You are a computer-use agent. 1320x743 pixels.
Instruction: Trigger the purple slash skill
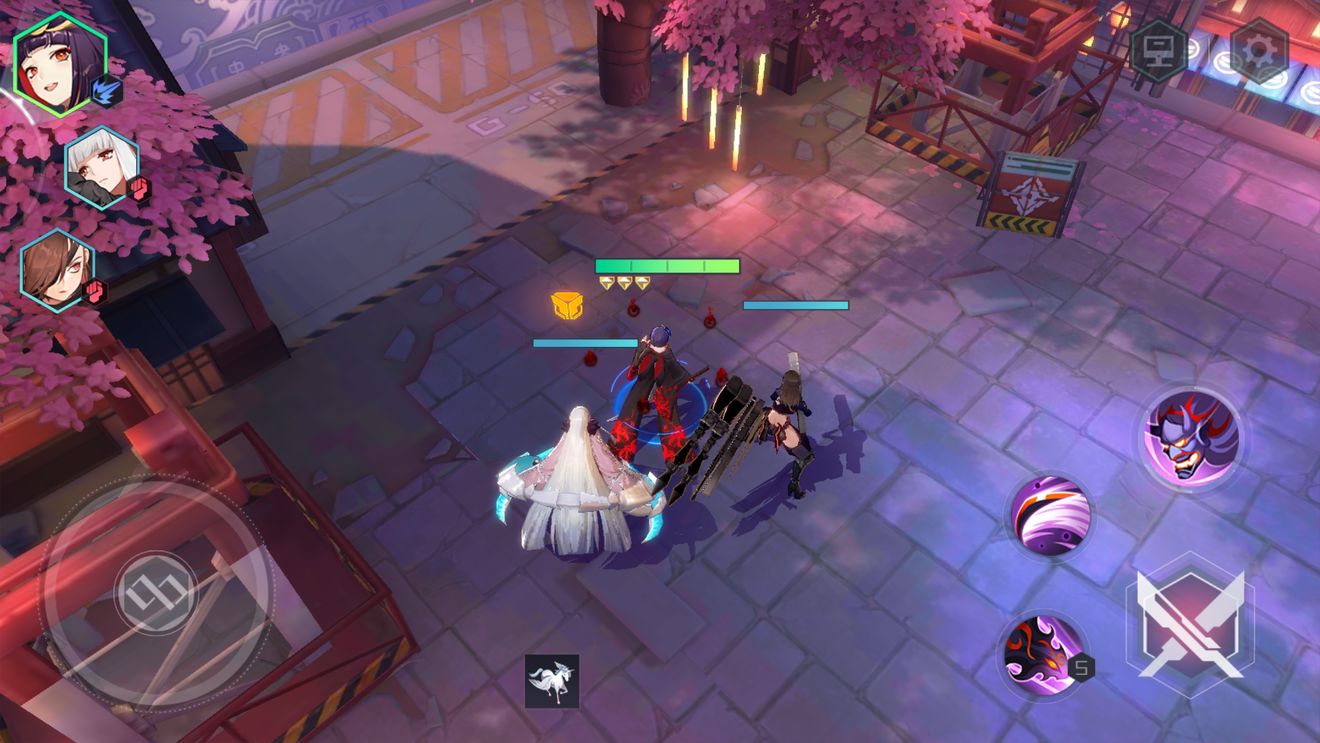[1049, 517]
